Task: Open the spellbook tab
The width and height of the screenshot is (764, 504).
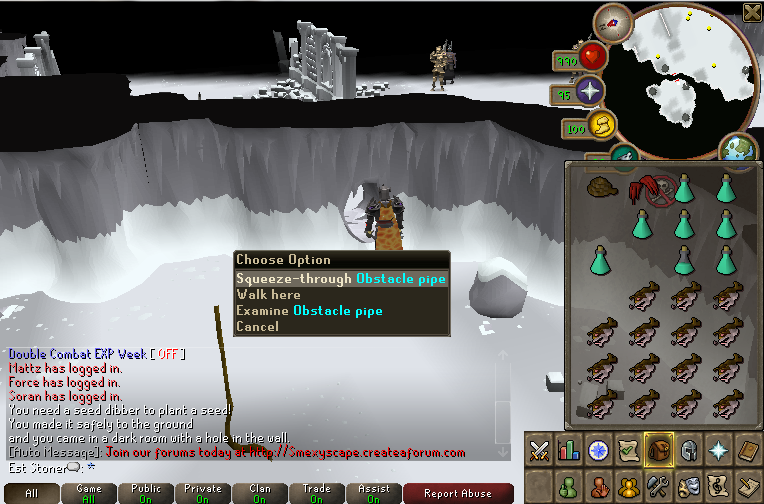Action: click(x=748, y=450)
